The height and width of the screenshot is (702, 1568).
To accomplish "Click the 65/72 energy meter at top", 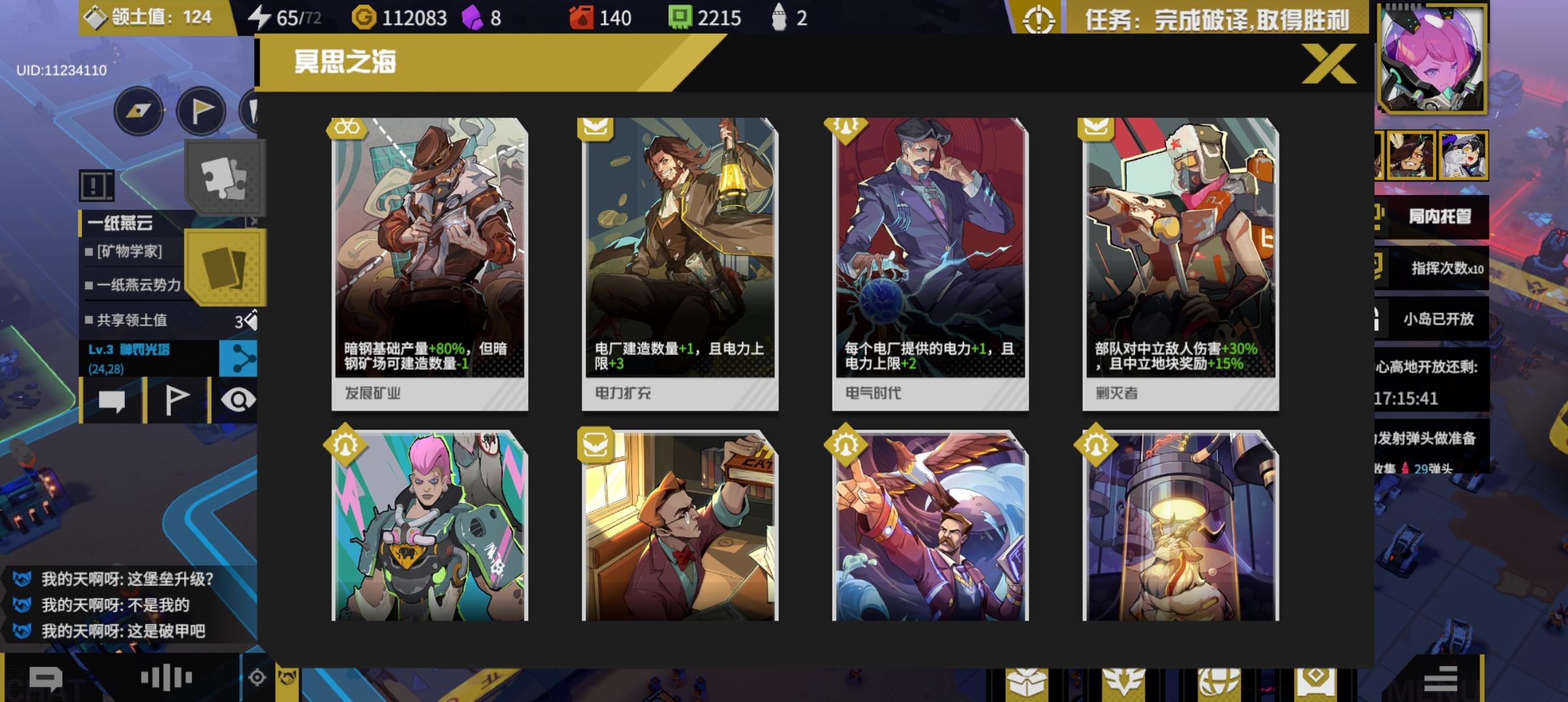I will [x=286, y=17].
